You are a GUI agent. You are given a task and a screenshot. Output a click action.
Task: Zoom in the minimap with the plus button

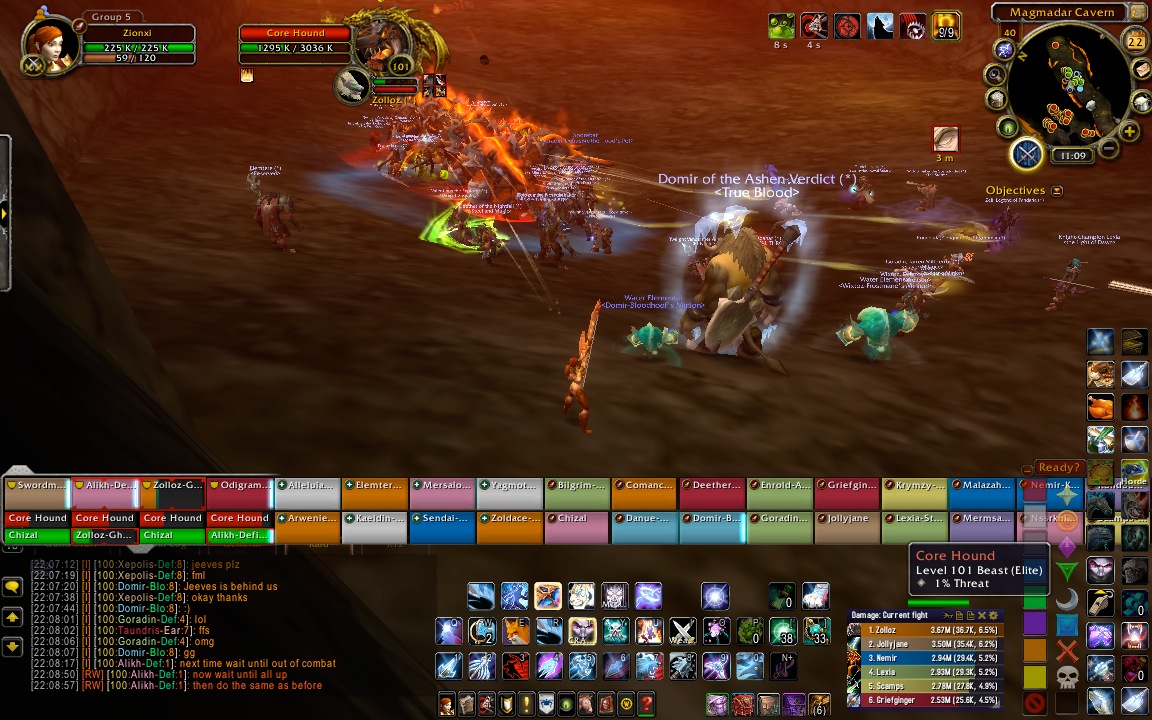click(x=1129, y=132)
